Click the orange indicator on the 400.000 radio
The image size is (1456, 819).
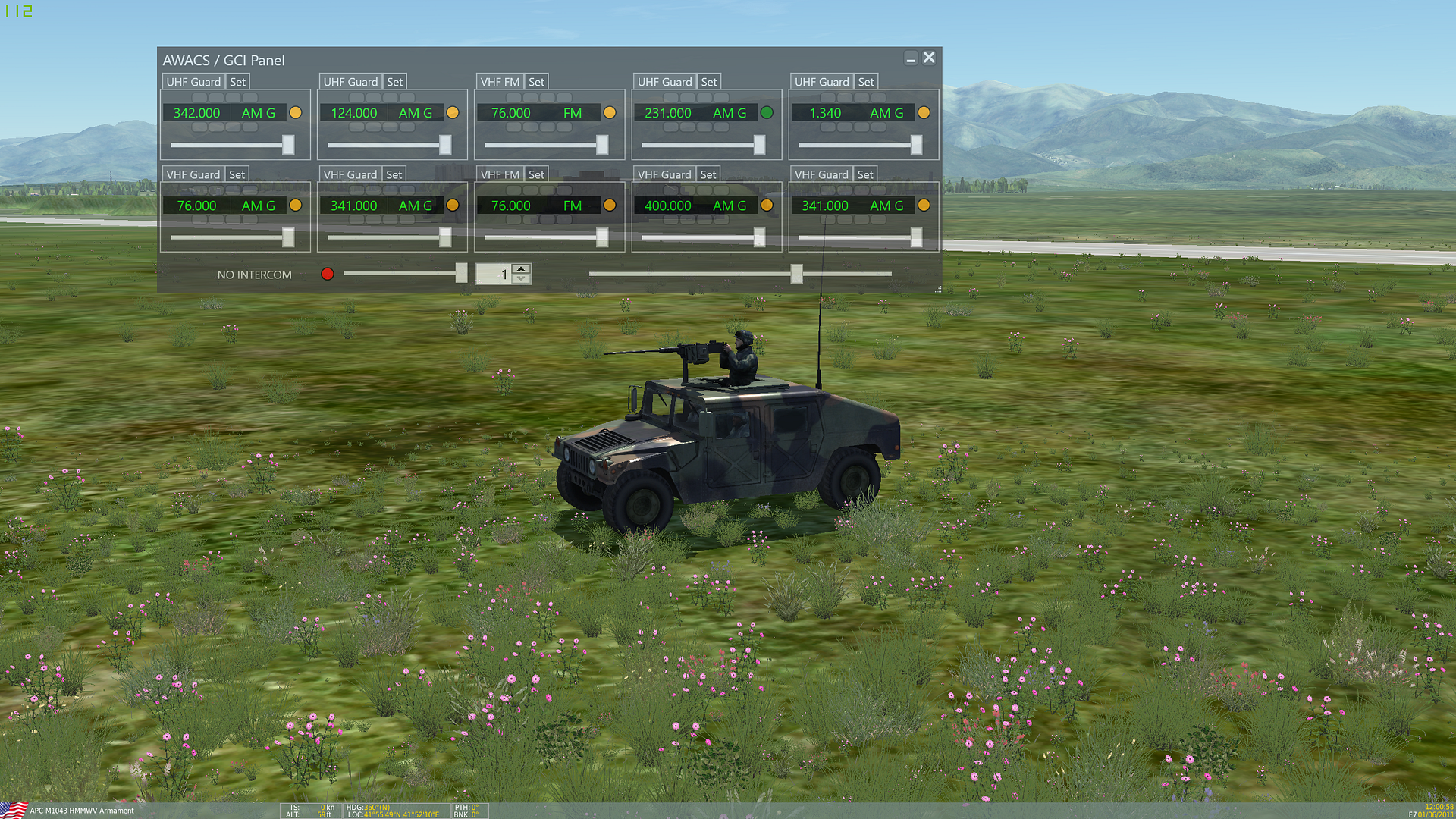click(767, 205)
